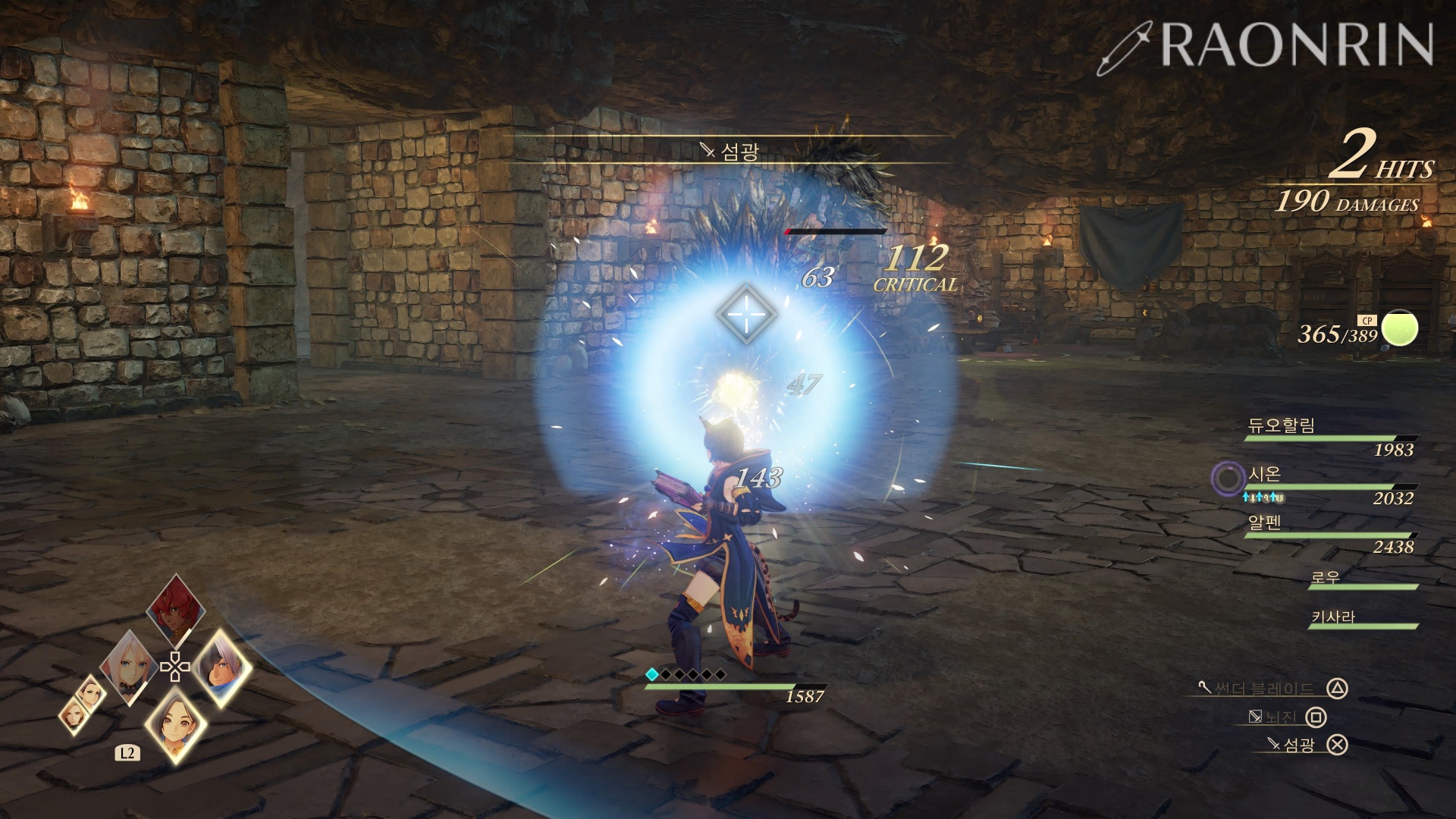Select party member 시온 in the party list

[1265, 474]
